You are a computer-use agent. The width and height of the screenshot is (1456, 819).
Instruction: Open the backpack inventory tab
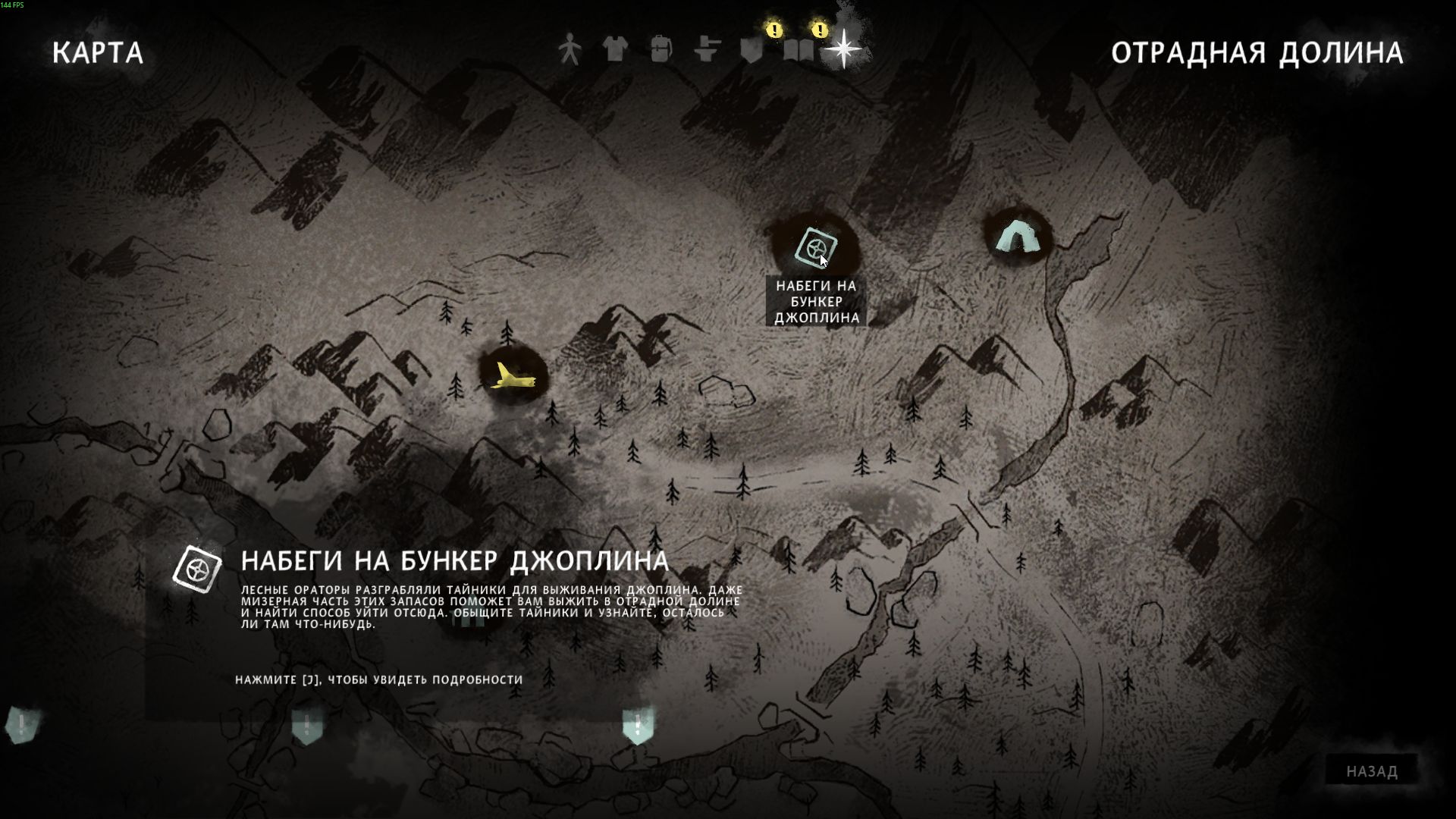(661, 50)
